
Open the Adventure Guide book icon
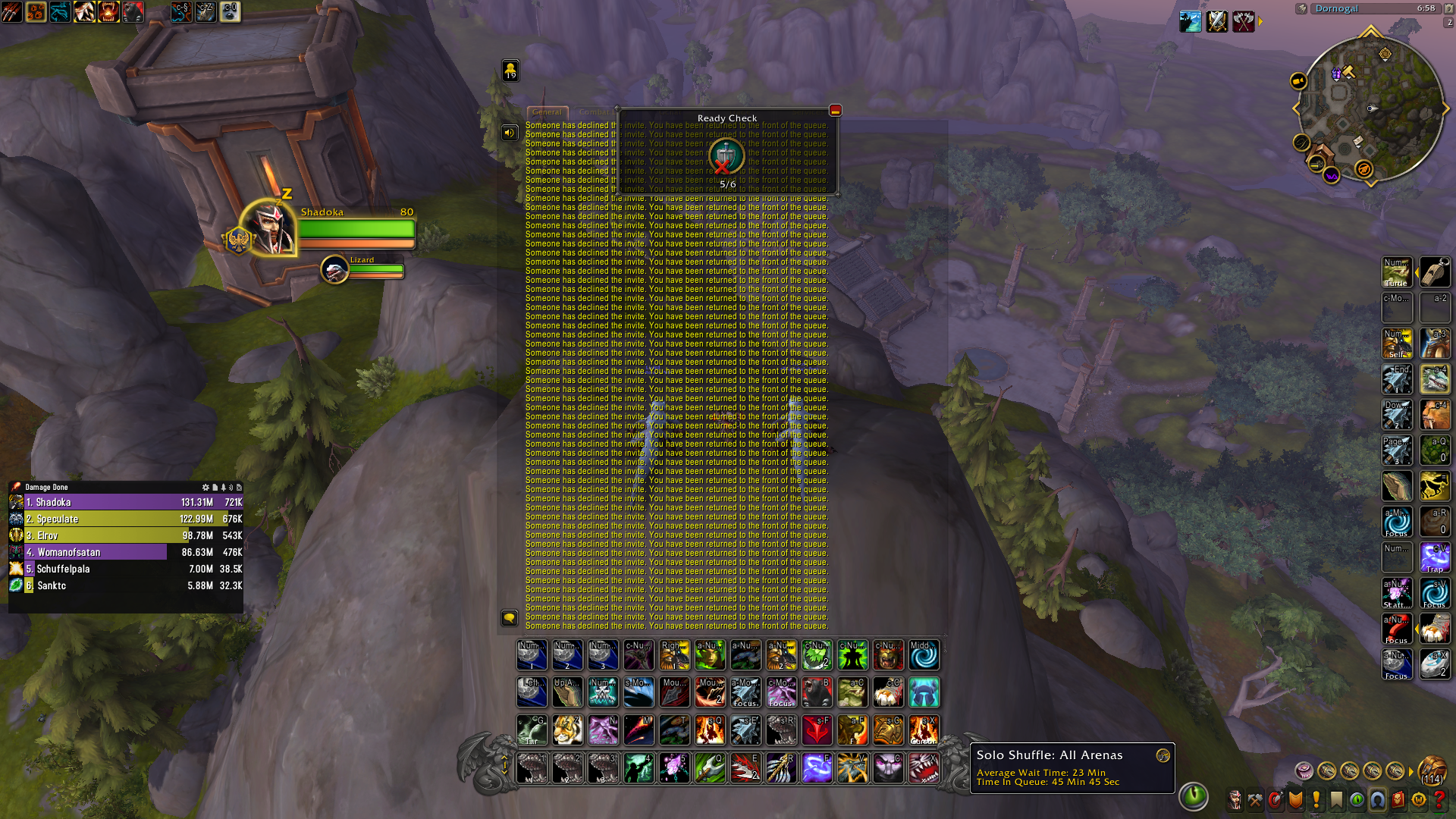pos(1399,798)
